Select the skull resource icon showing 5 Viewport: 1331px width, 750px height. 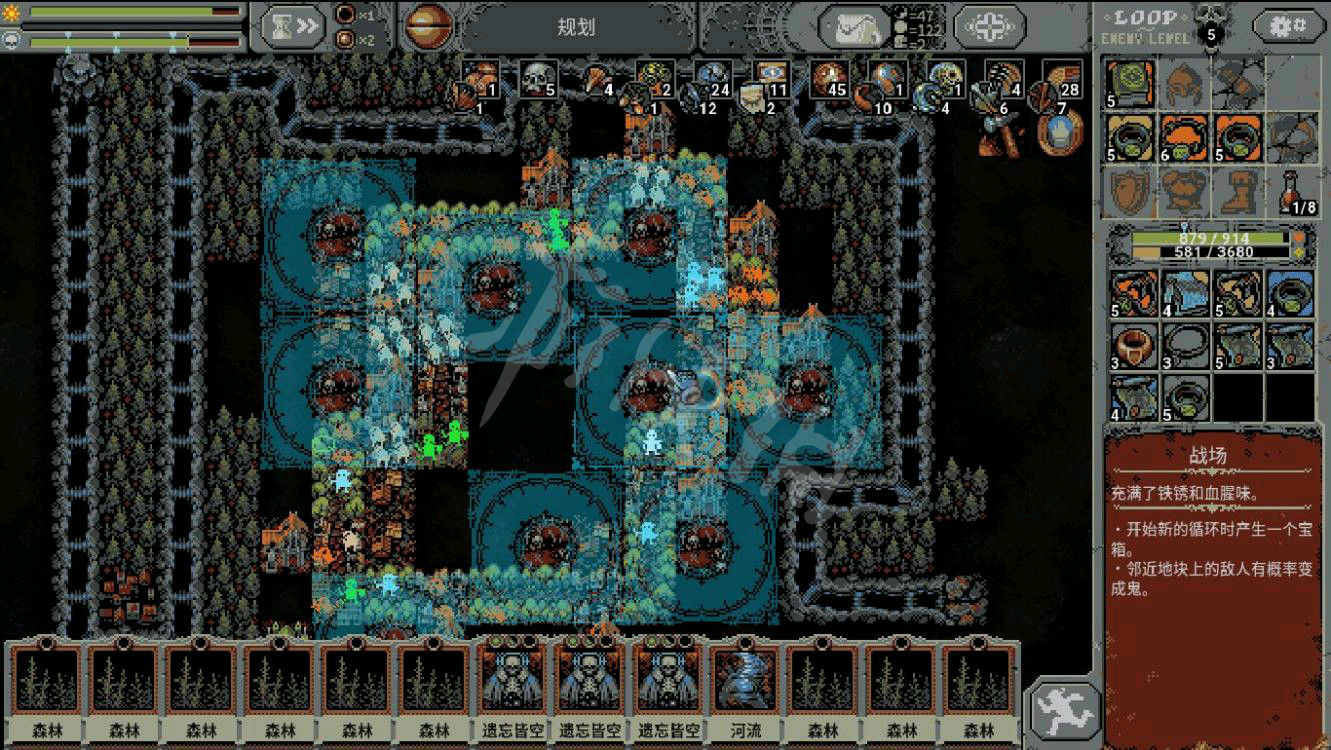point(538,79)
